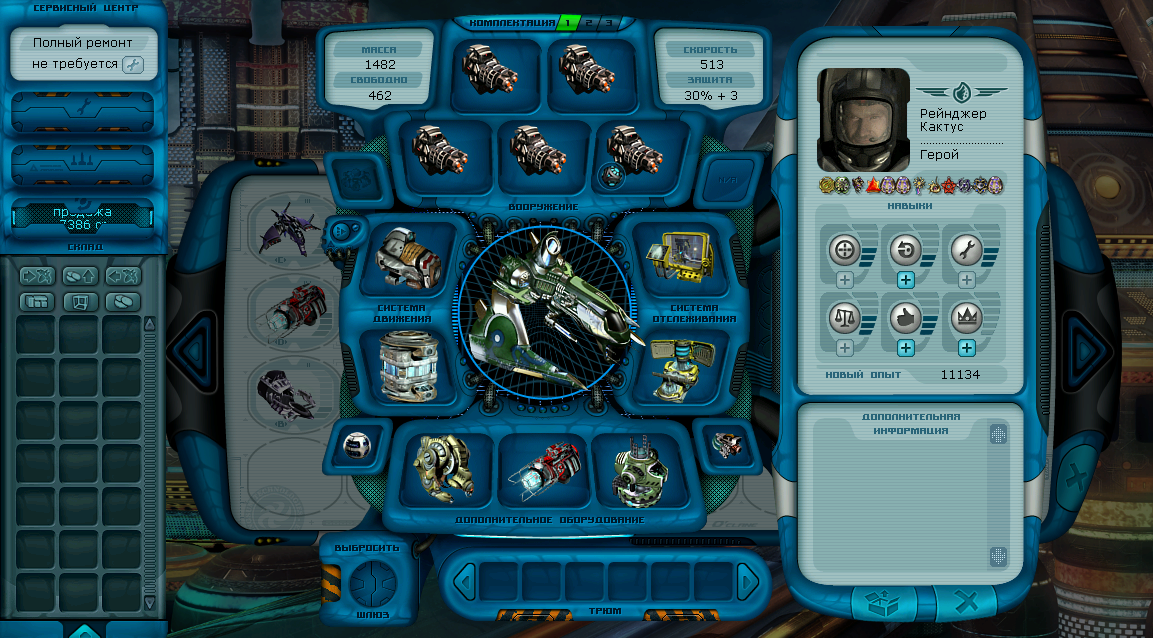1153x638 pixels.
Task: Show the previous cargo hold items
Action: 464,581
